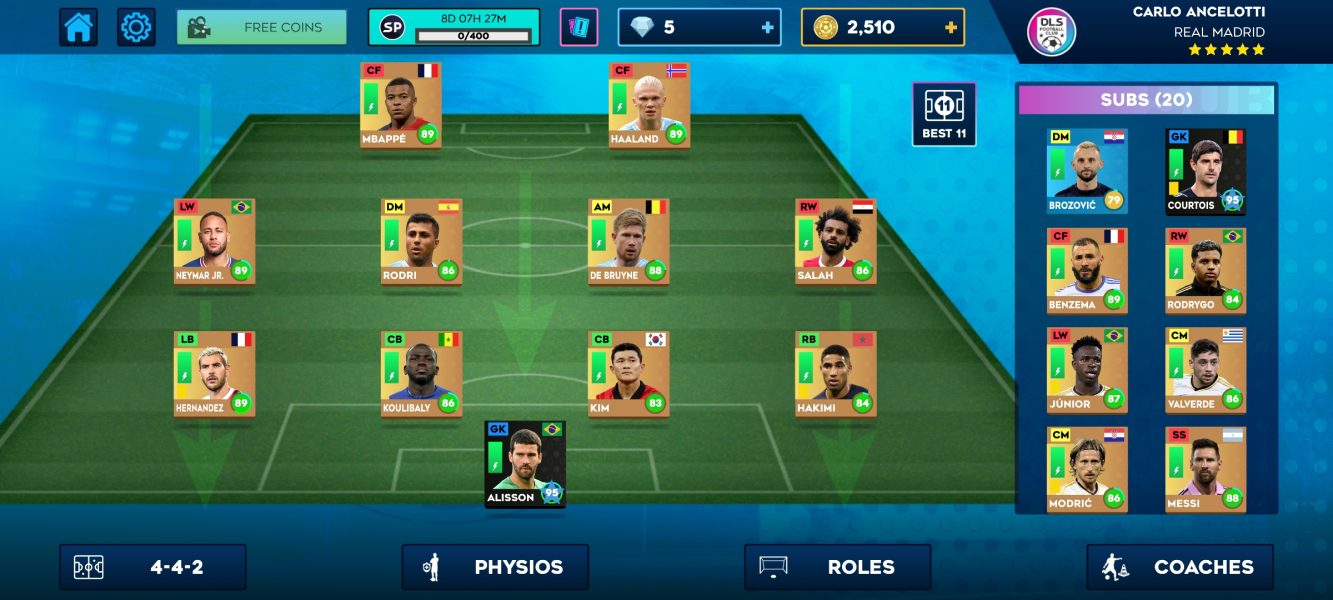Select substitute Courtois
Viewport: 1333px width, 600px height.
point(1205,171)
